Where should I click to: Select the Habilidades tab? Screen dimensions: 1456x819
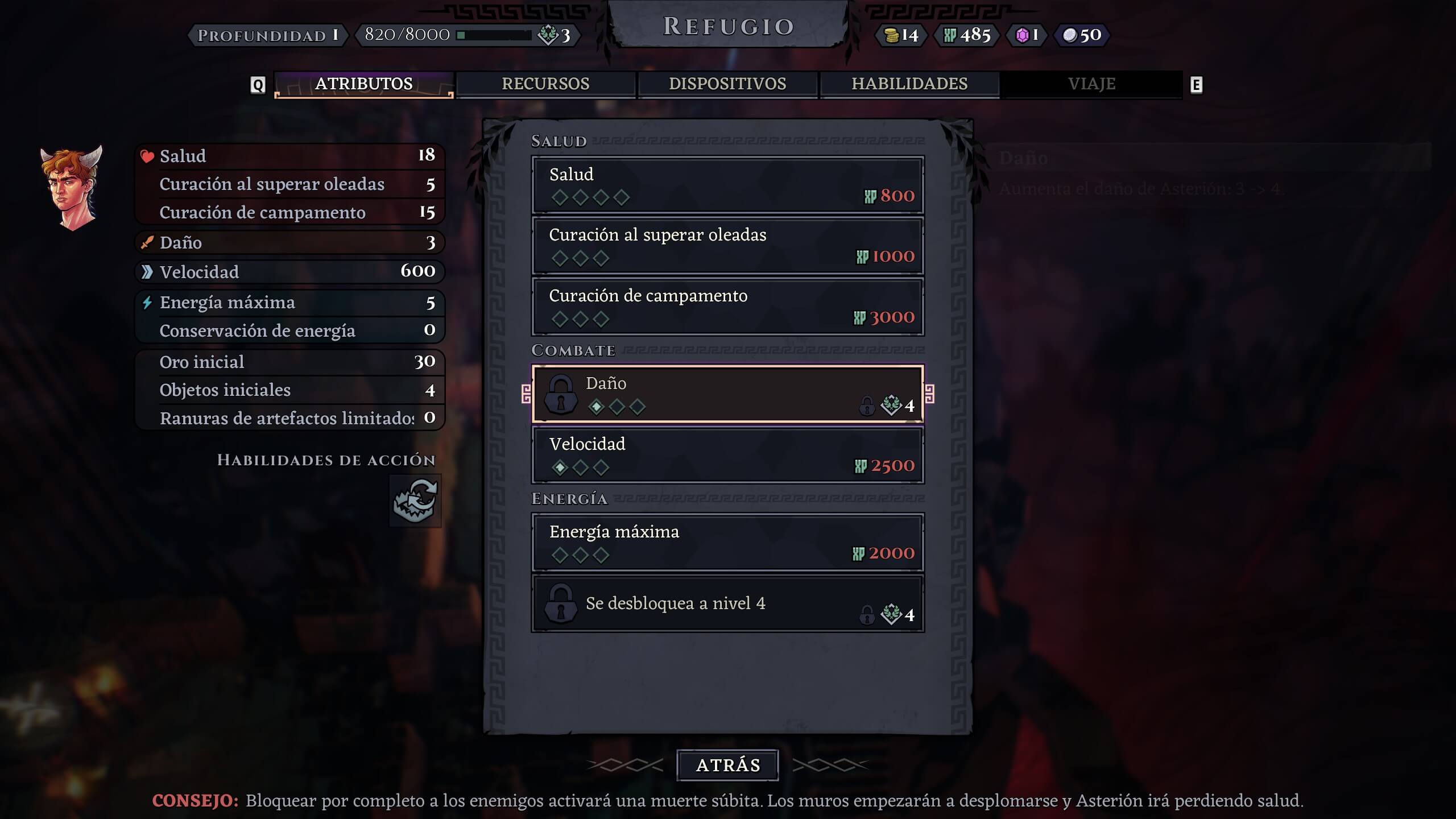909,84
